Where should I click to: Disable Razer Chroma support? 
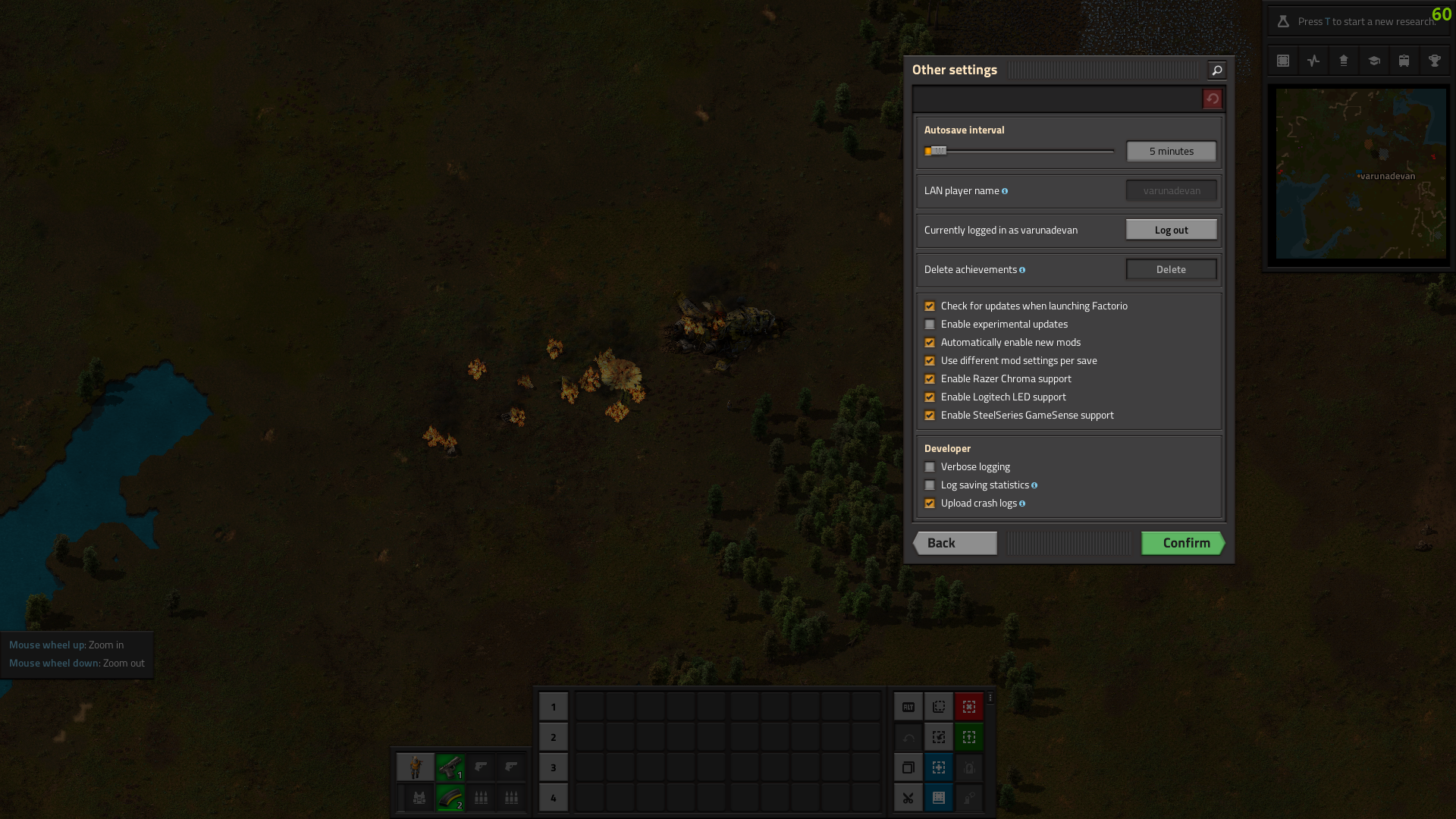click(x=930, y=379)
